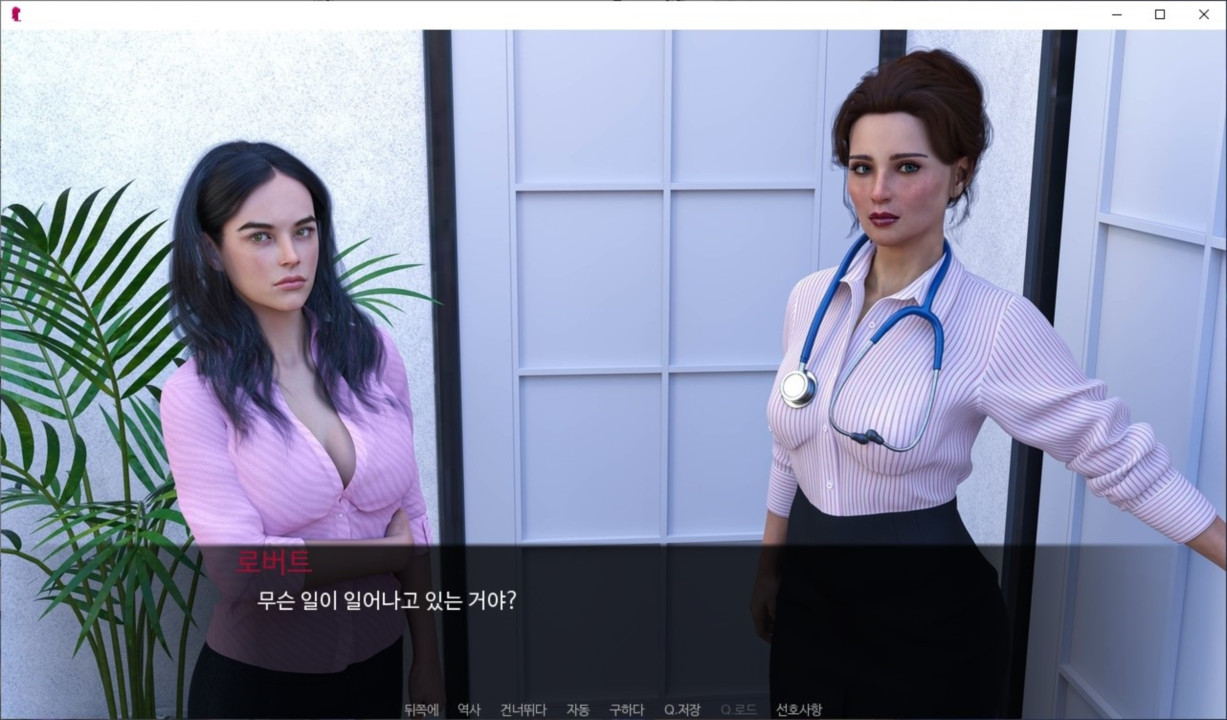
Task: Quick save with the Q.저장 button
Action: pyautogui.click(x=682, y=710)
